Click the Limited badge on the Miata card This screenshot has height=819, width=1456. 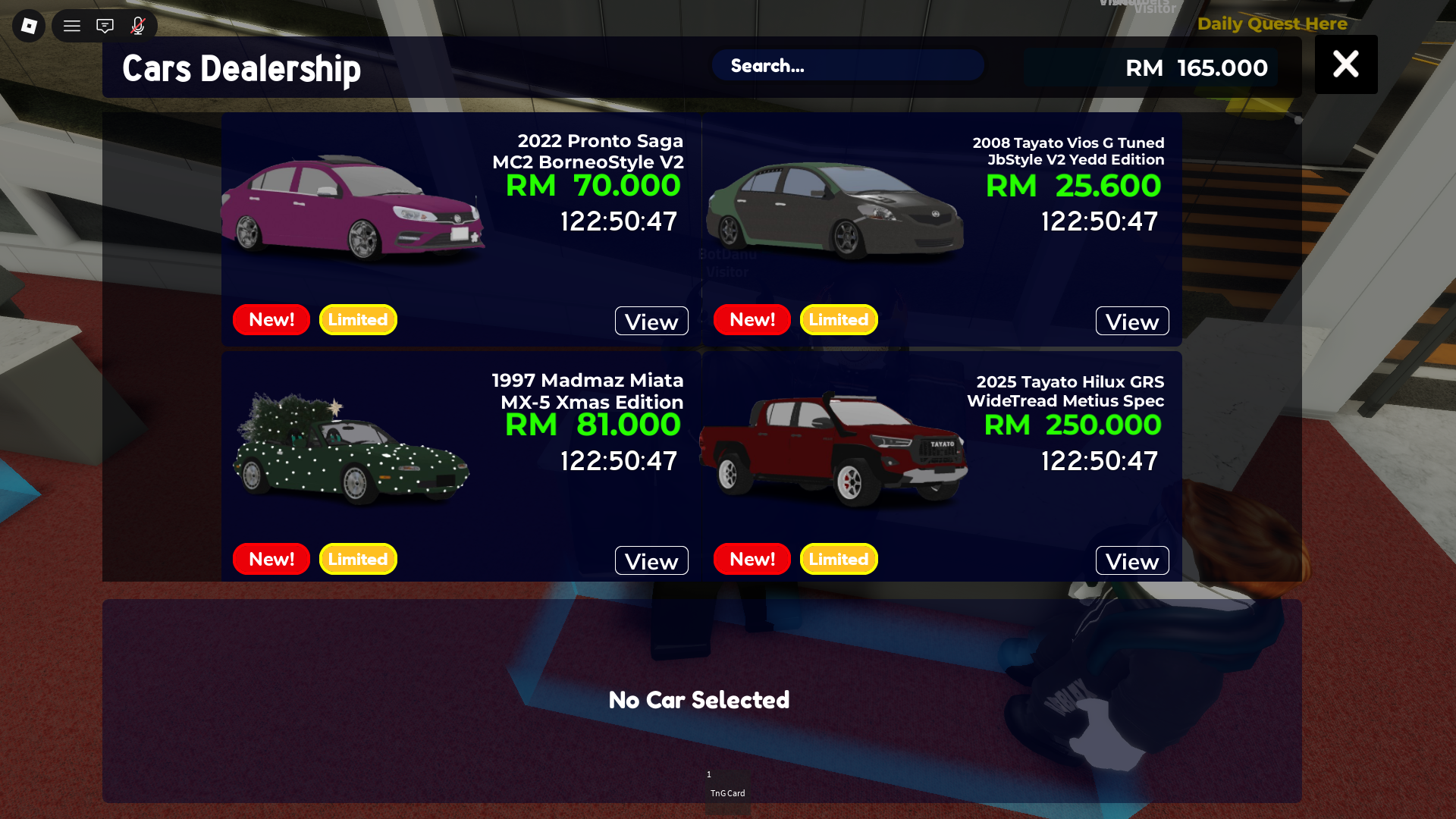click(x=357, y=559)
